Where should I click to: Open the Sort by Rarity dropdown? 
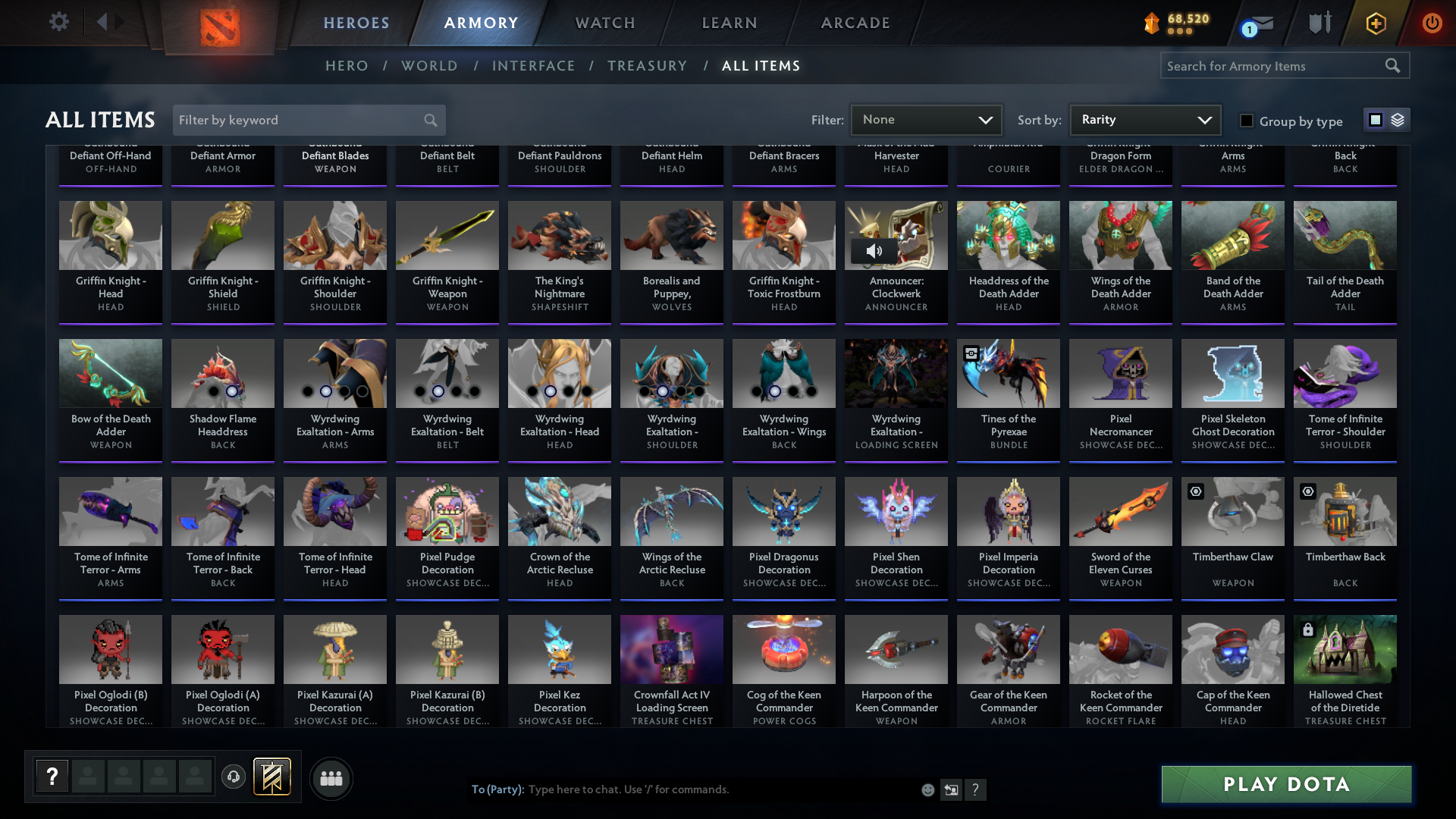click(x=1144, y=119)
